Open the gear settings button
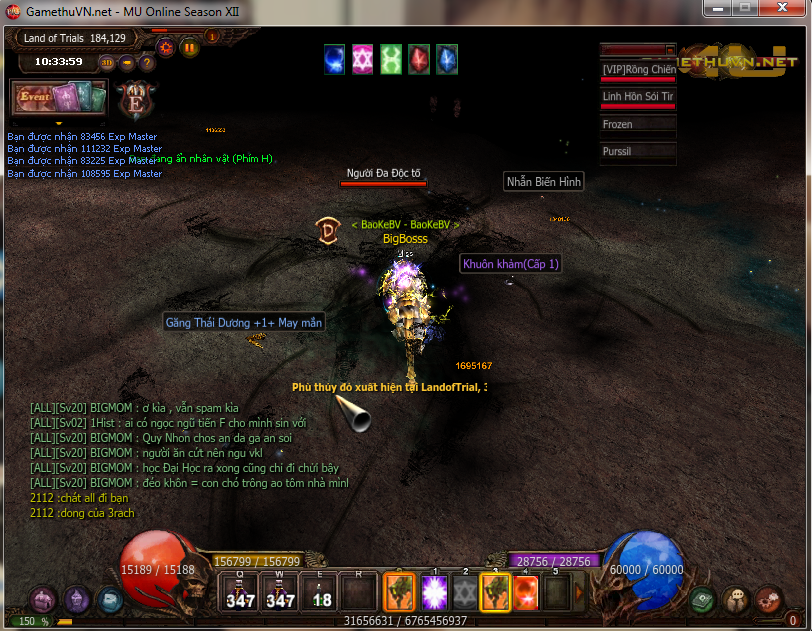Viewport: 812px width, 631px height. point(167,46)
